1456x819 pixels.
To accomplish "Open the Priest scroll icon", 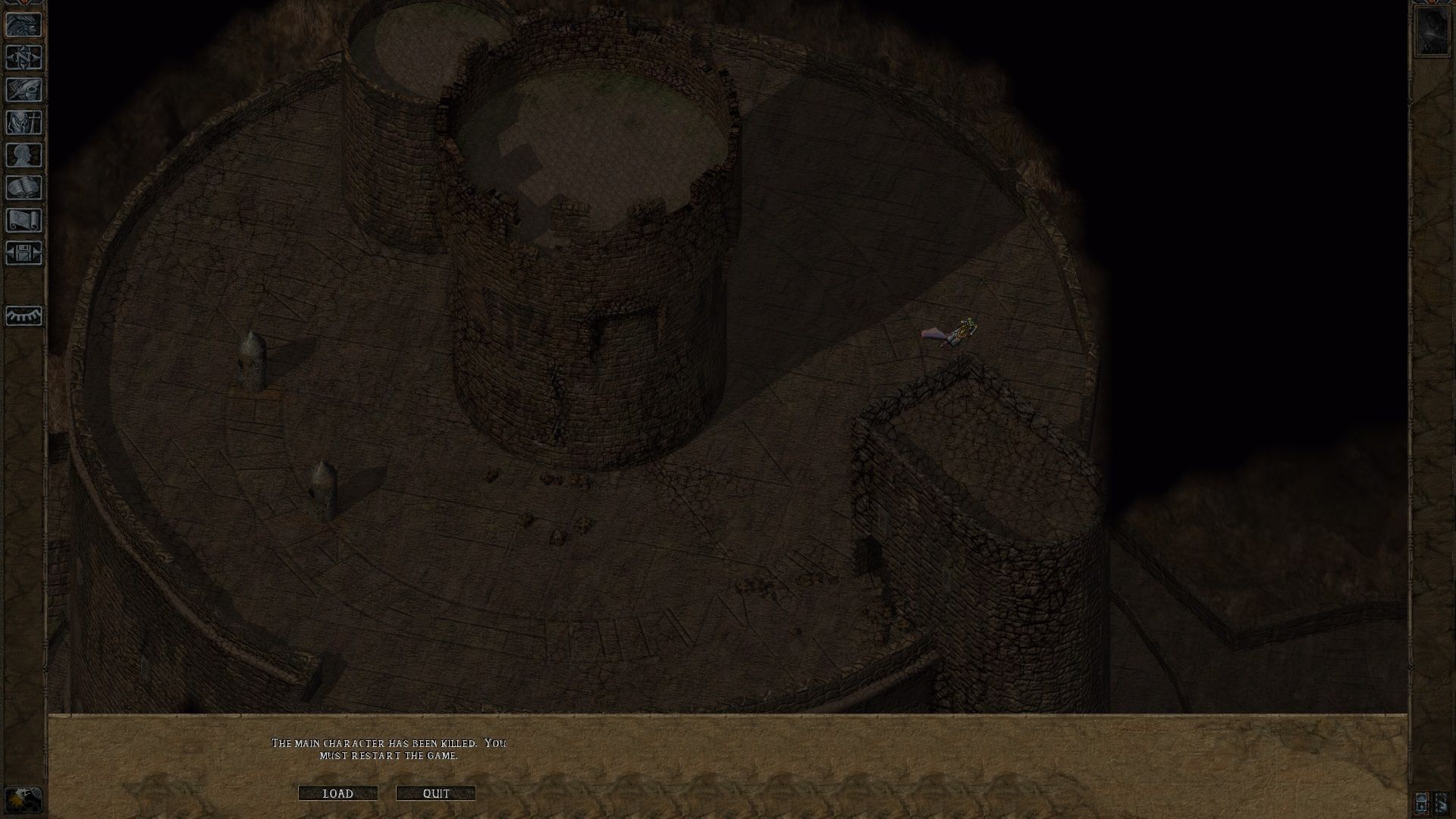I will 23,218.
